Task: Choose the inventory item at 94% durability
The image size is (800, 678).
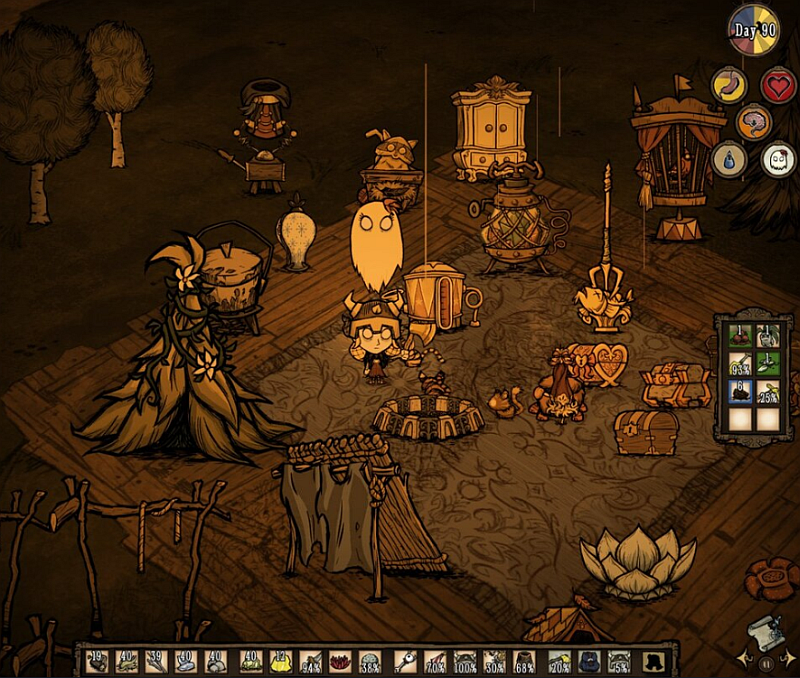Action: [x=311, y=661]
